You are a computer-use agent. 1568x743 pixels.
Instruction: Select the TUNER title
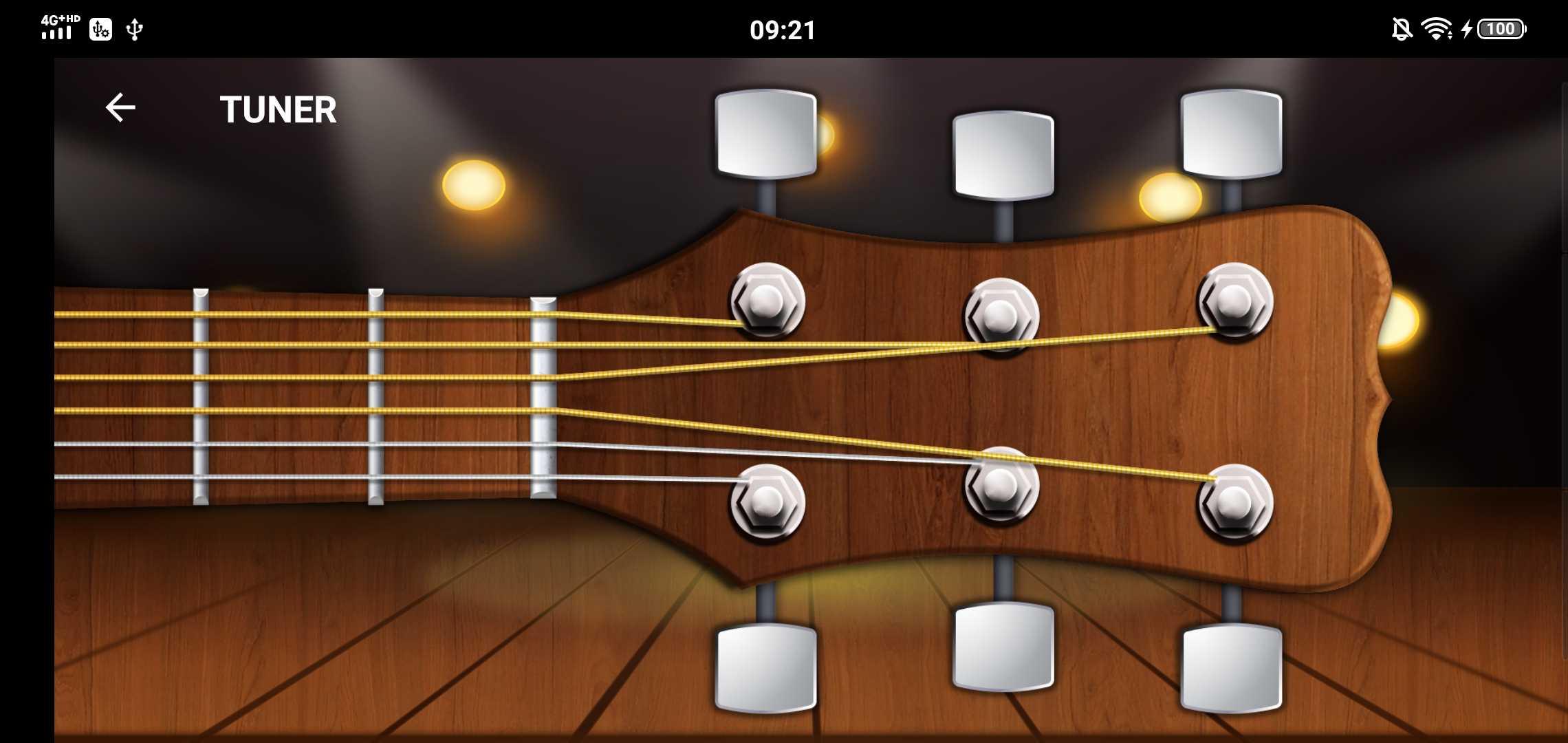(277, 109)
